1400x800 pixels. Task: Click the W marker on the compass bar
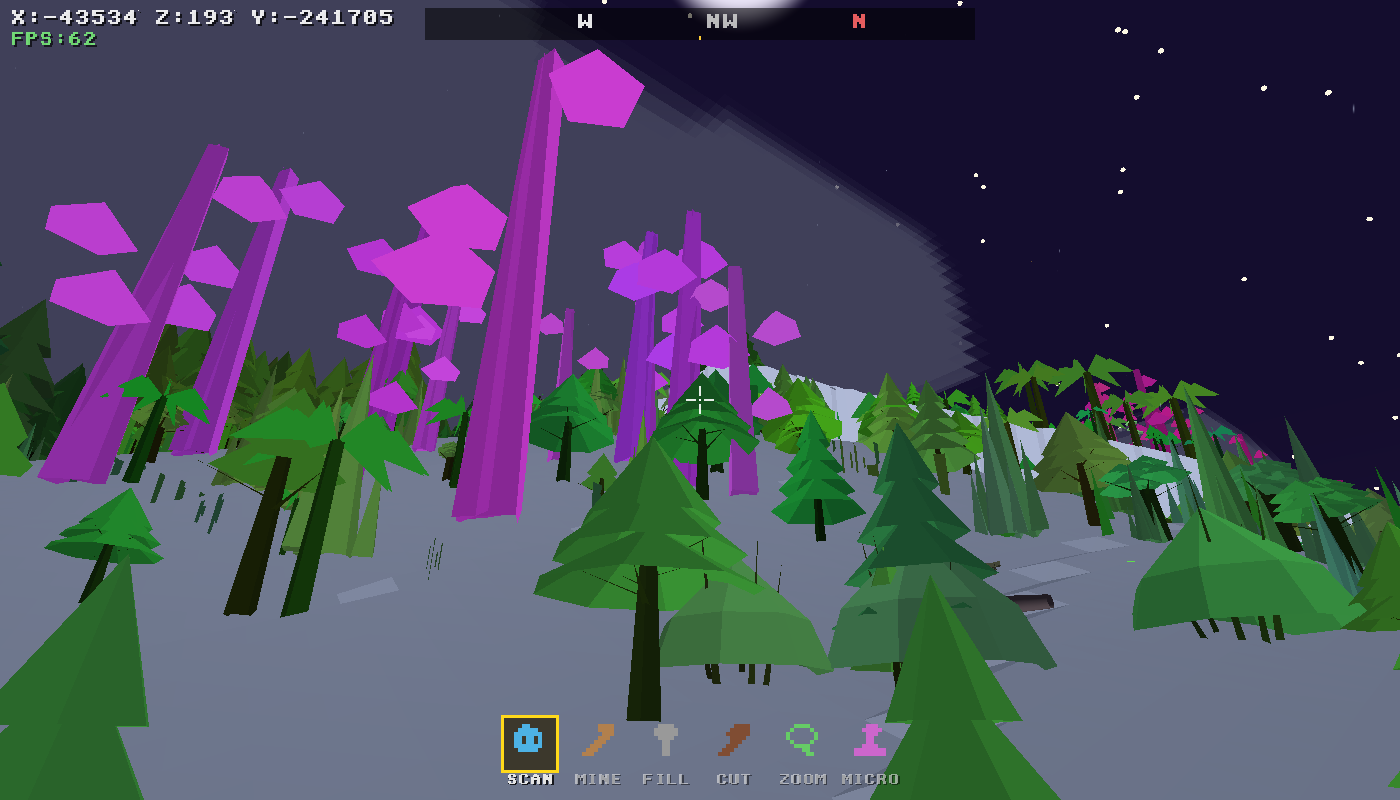(583, 20)
